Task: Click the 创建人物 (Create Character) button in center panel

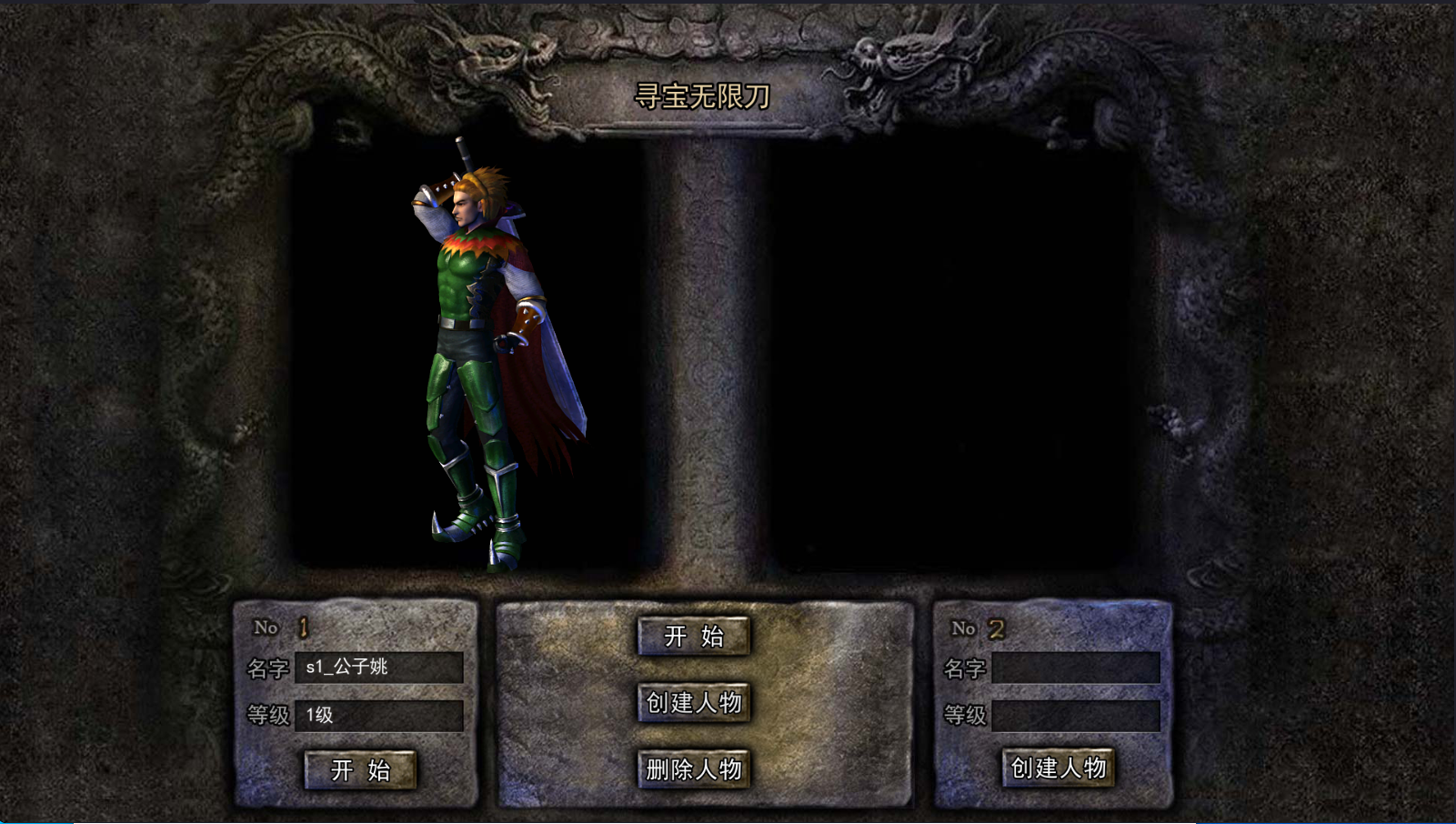Action: click(696, 704)
